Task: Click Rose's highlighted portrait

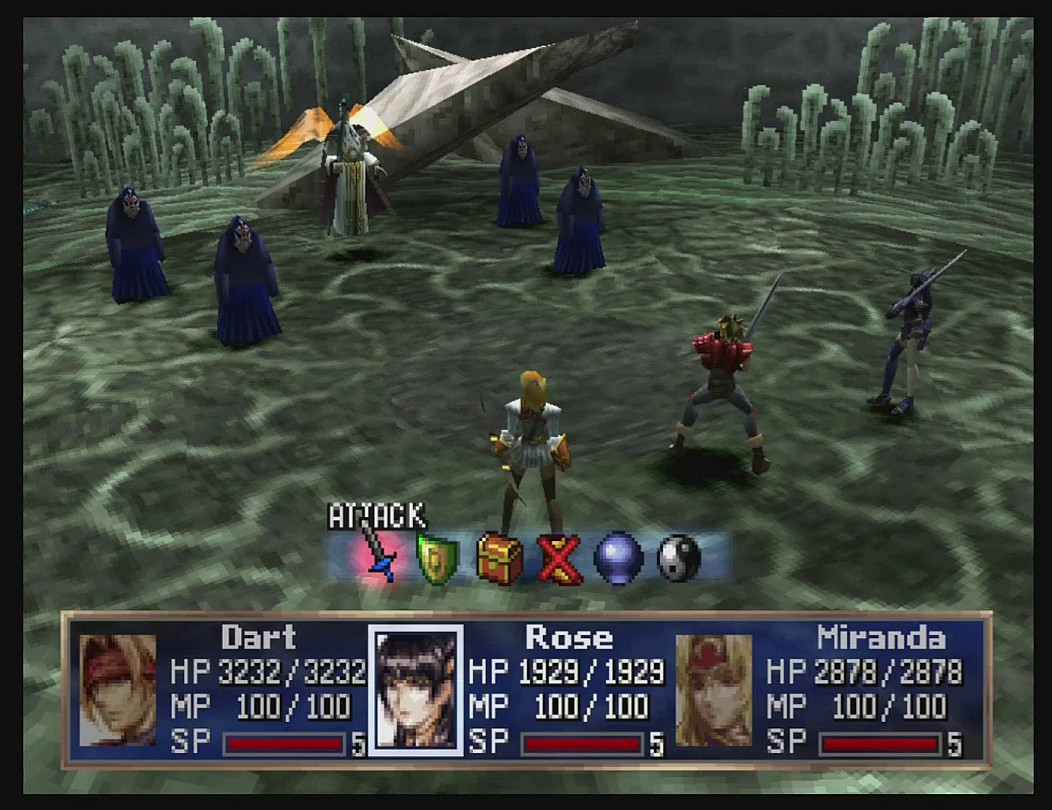Action: pos(415,690)
